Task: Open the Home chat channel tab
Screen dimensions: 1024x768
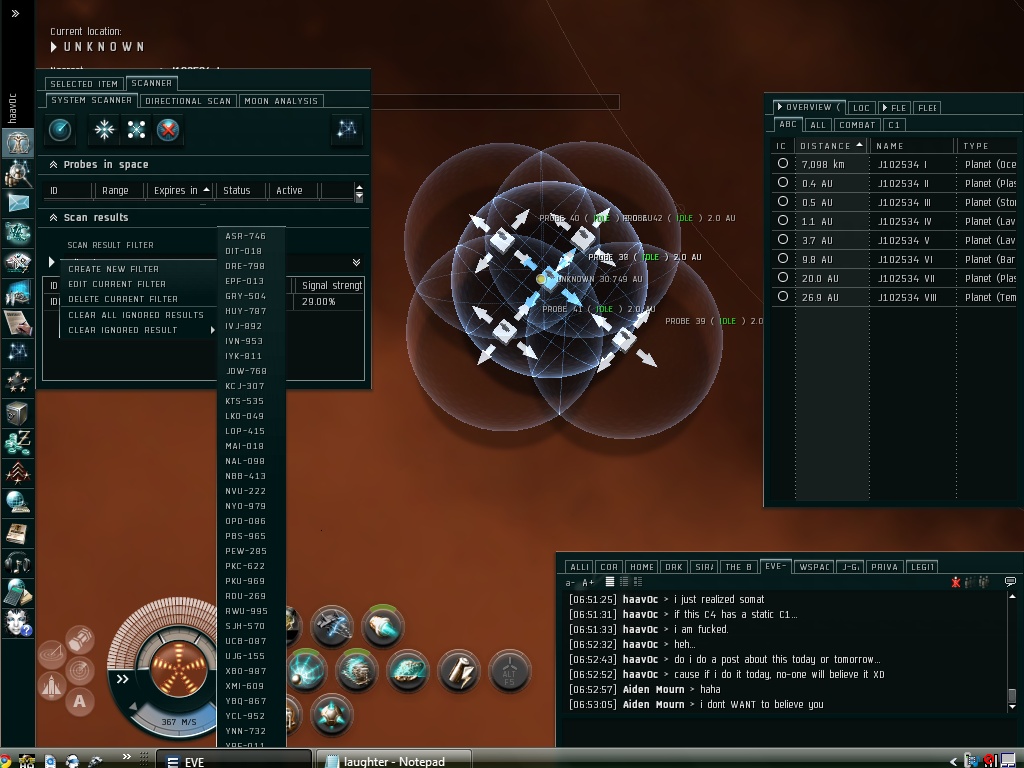Action: (642, 567)
